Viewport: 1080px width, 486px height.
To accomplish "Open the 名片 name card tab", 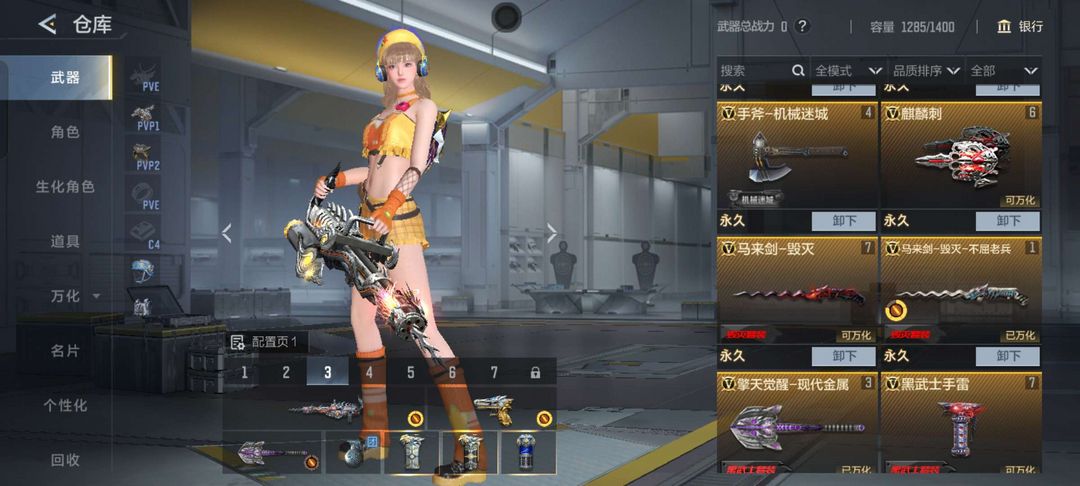I will pyautogui.click(x=65, y=351).
